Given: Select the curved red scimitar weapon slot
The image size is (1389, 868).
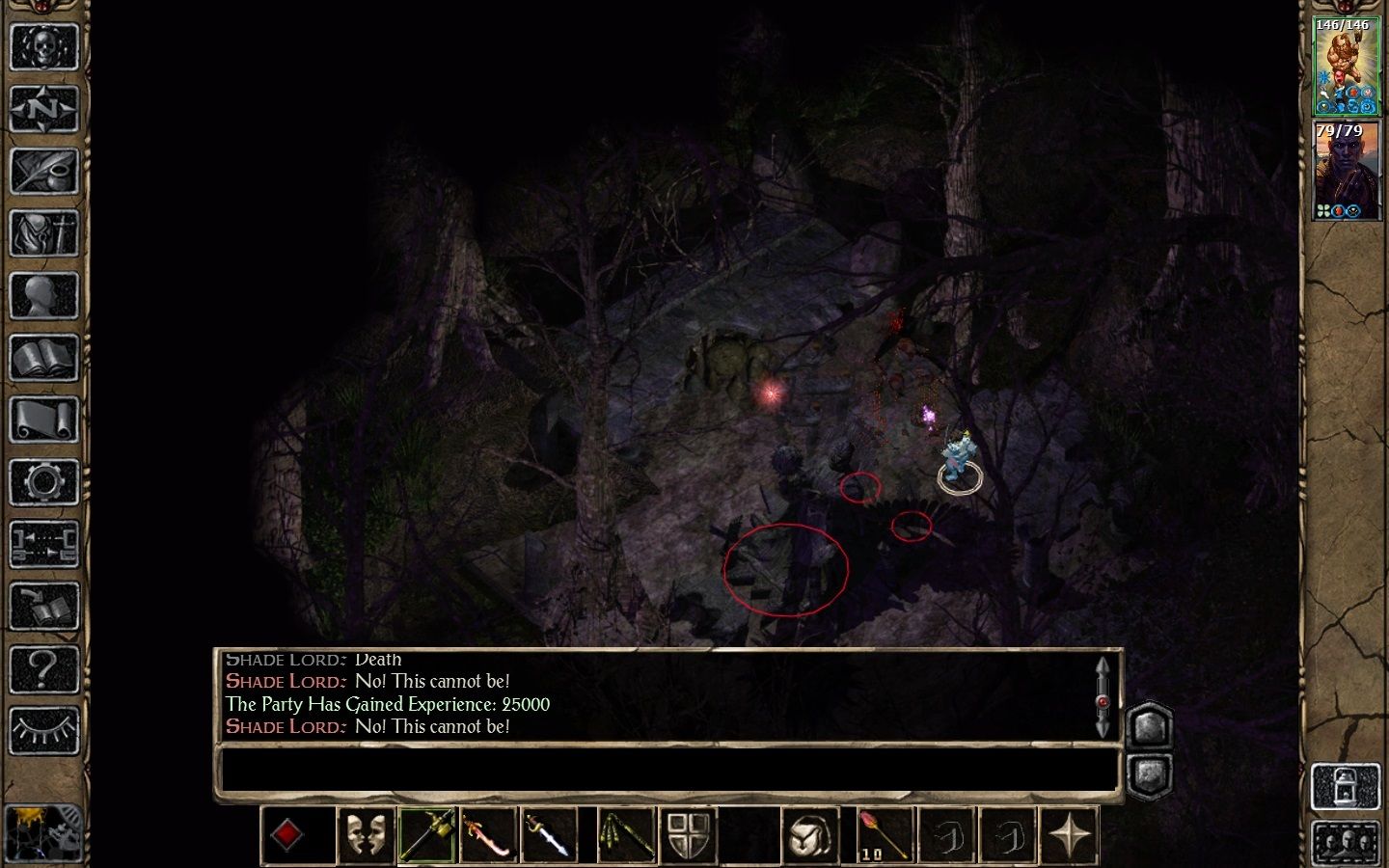Looking at the screenshot, I should click(x=489, y=835).
